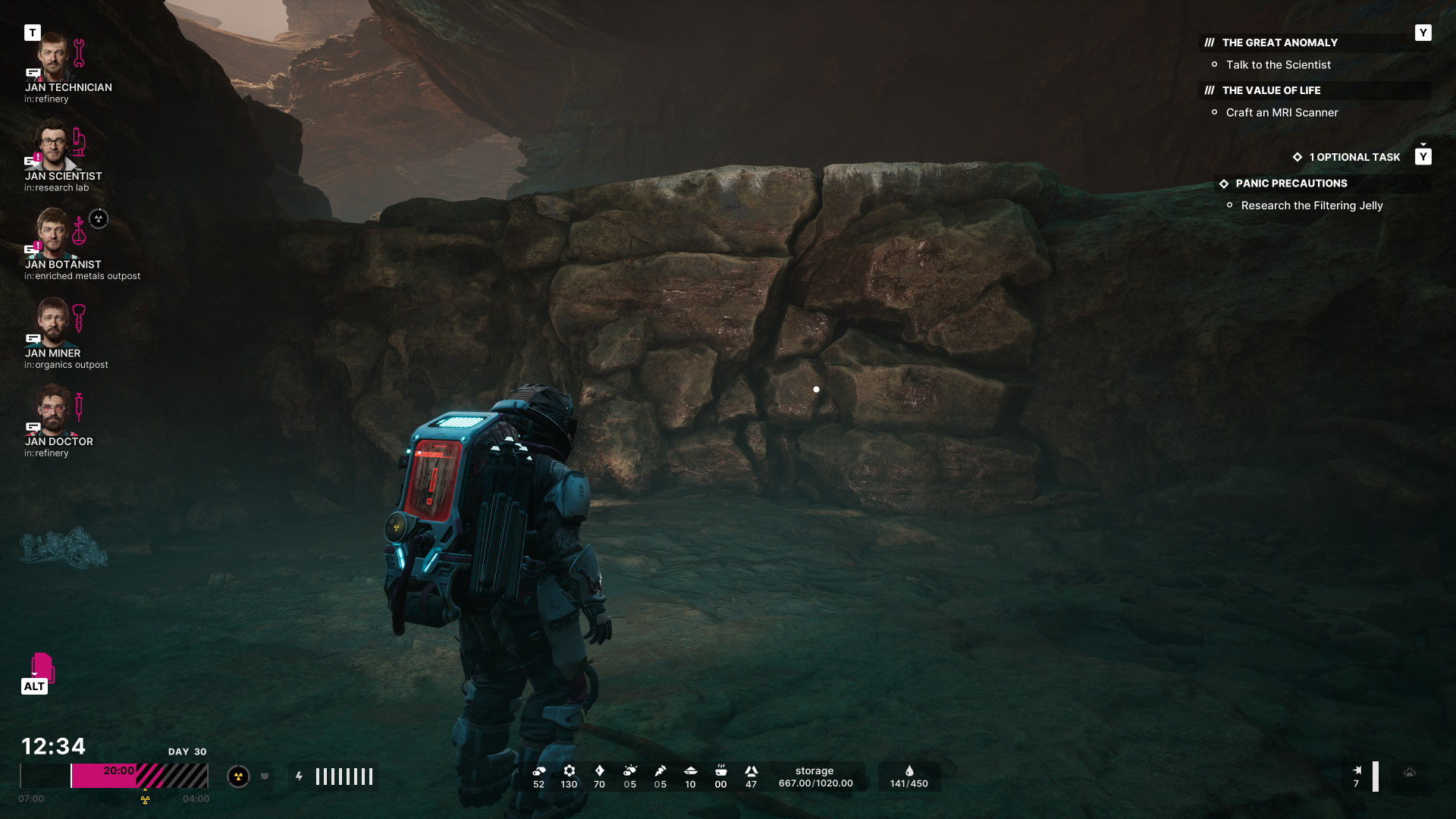Select Jan Technician's portrait
1456x819 pixels.
[53, 58]
